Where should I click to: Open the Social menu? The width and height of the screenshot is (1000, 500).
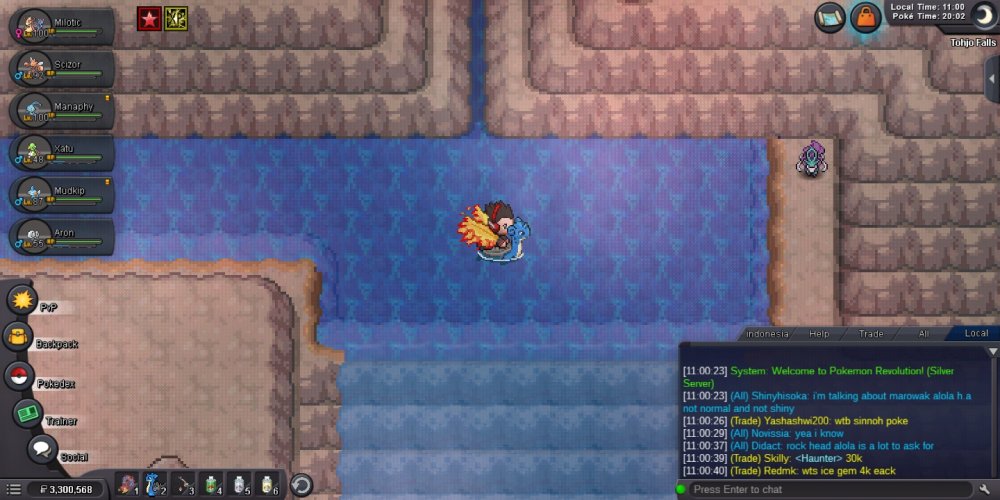[x=42, y=449]
